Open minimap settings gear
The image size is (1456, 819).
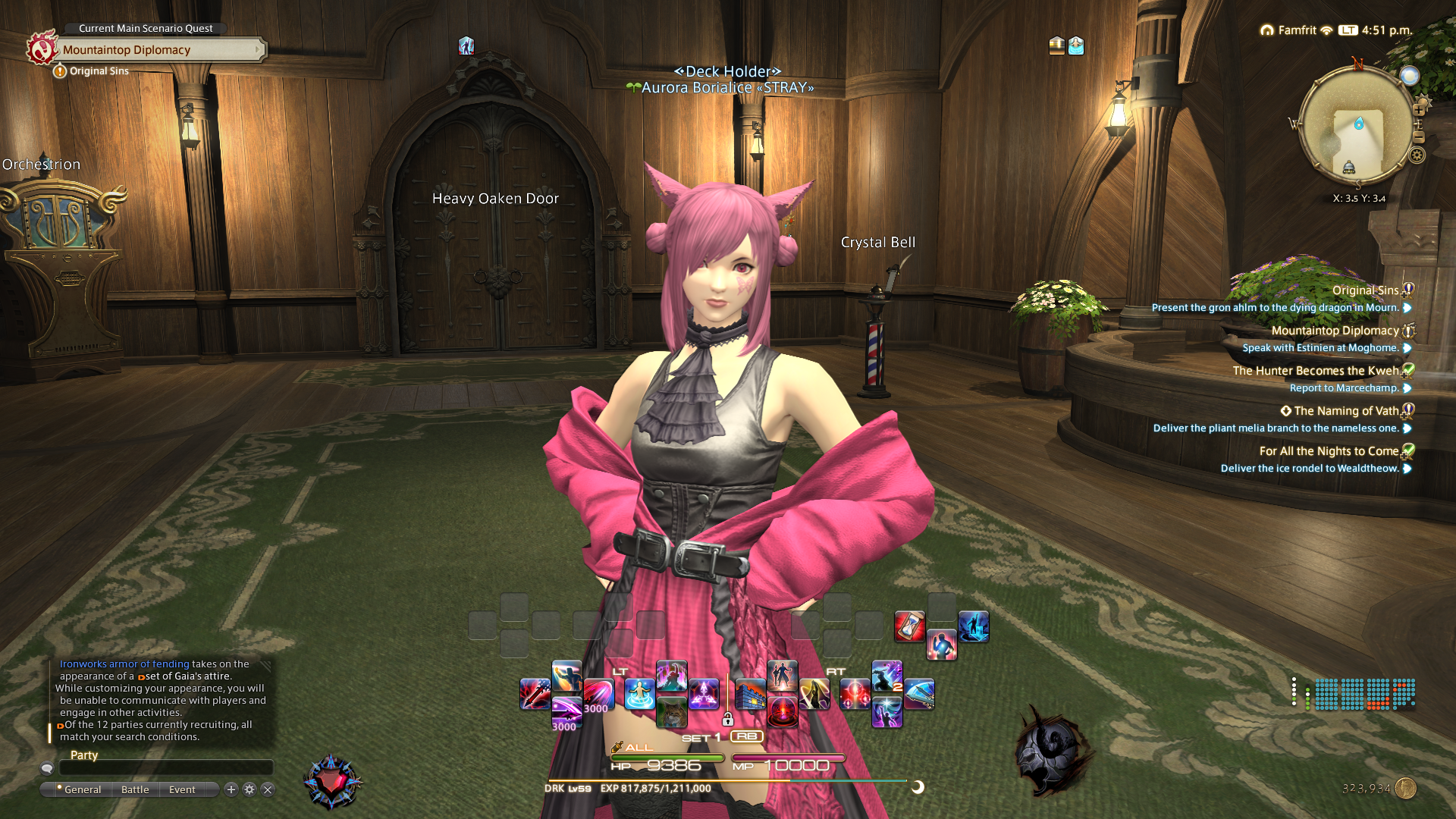point(1417,155)
